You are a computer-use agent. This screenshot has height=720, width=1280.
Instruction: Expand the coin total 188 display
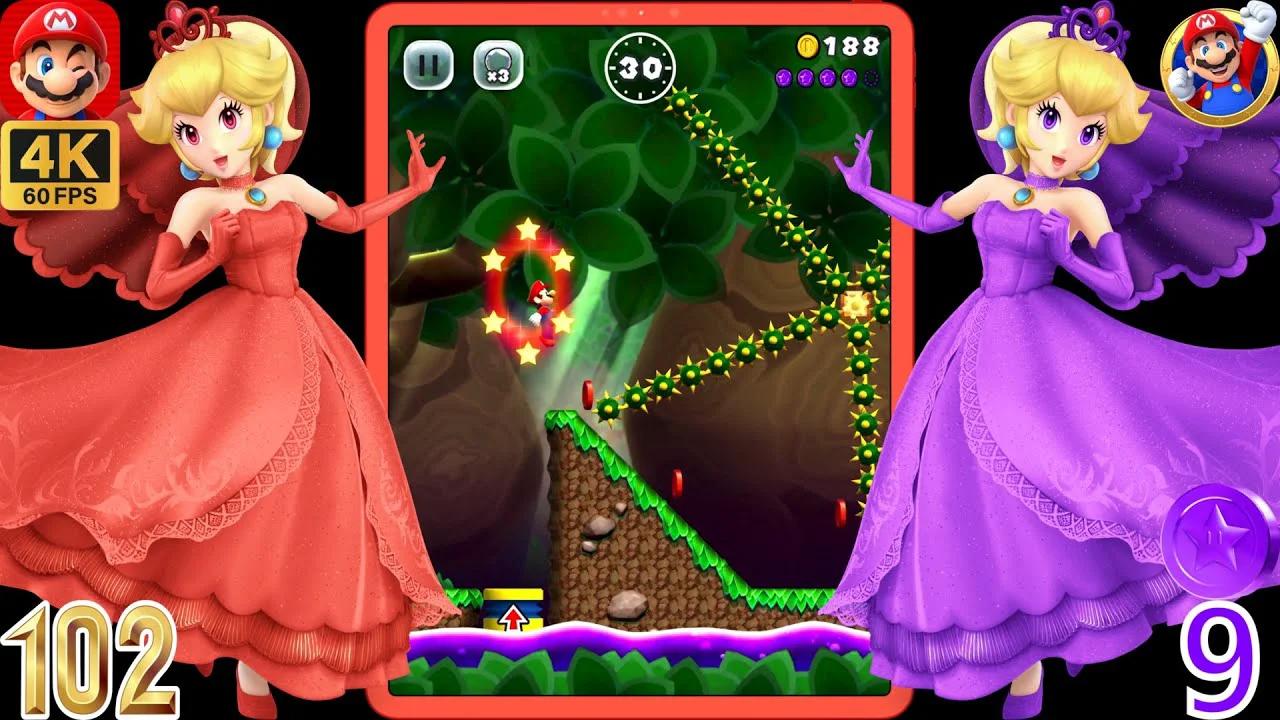pyautogui.click(x=847, y=45)
